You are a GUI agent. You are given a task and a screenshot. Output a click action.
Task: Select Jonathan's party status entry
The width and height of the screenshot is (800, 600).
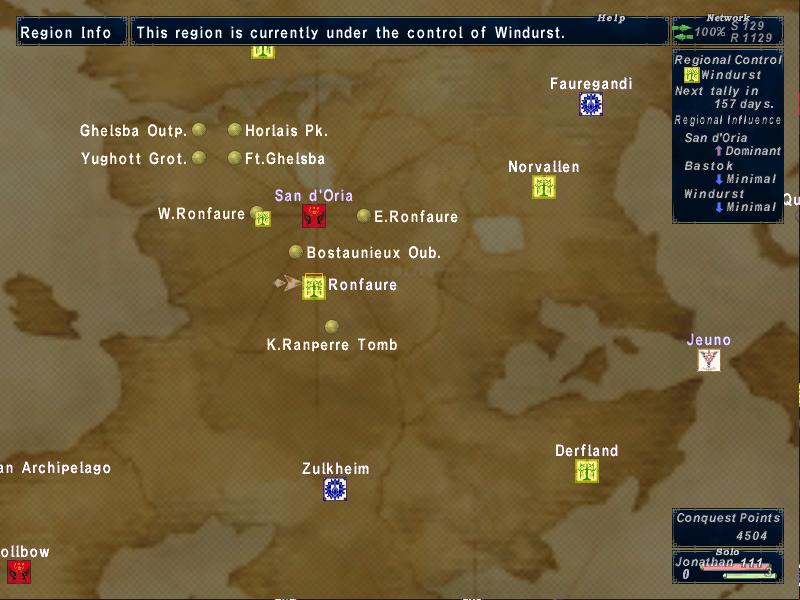[727, 567]
